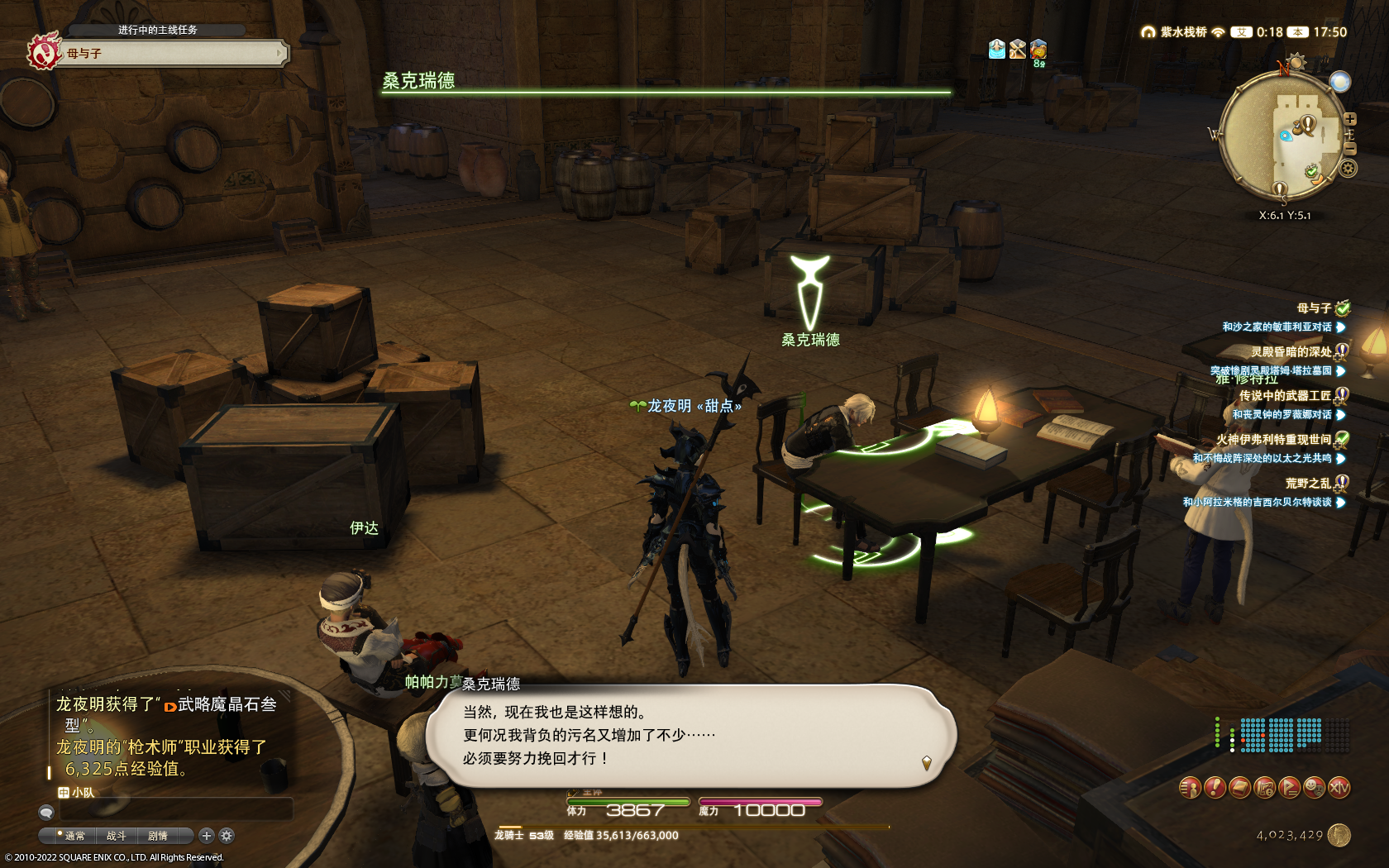Viewport: 1389px width, 868px height.
Task: Zoom out the minimap with the minus button
Action: [x=1349, y=149]
